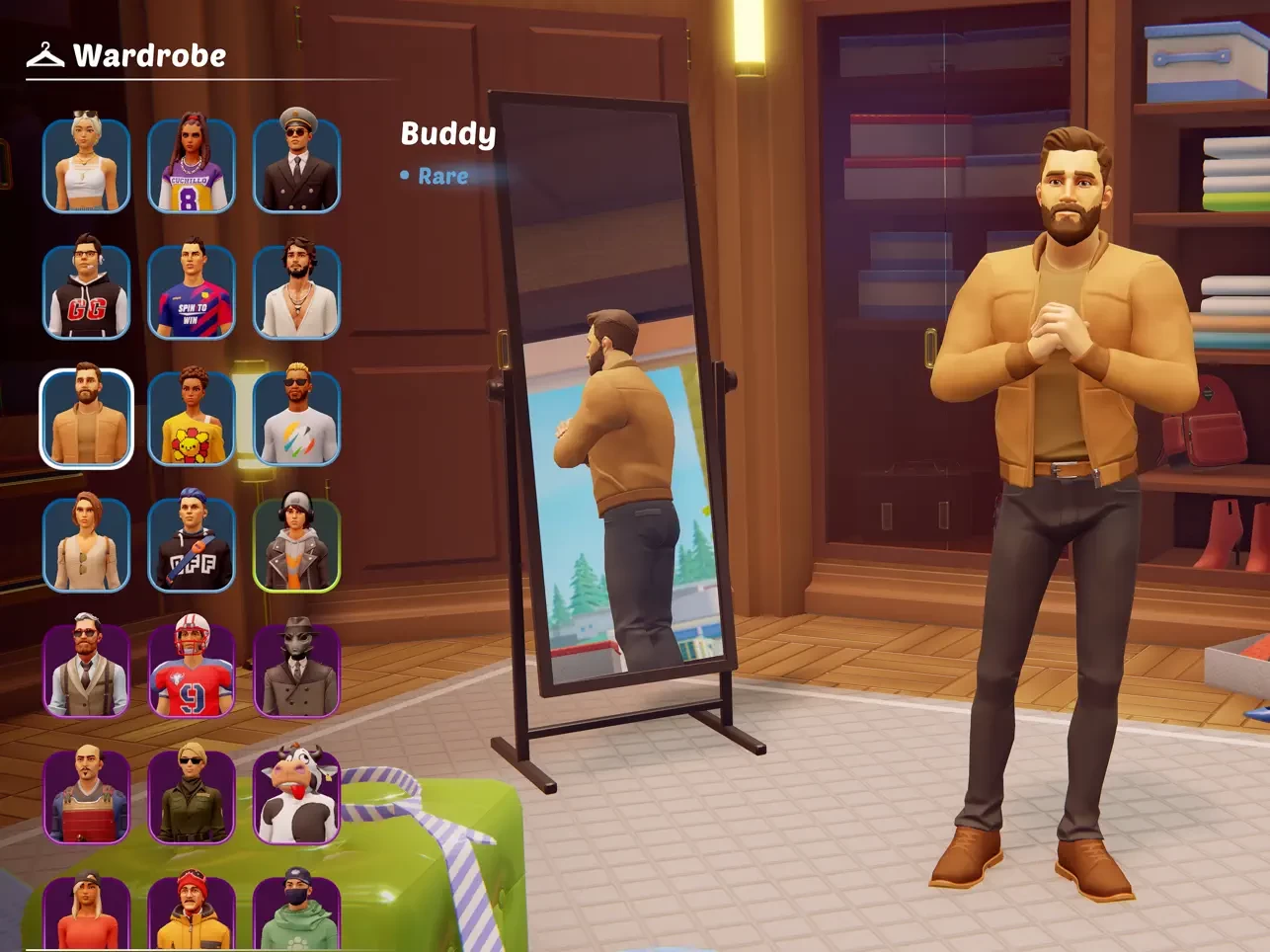The height and width of the screenshot is (952, 1270).
Task: Click the selected Buddy skin tile
Action: [87, 418]
